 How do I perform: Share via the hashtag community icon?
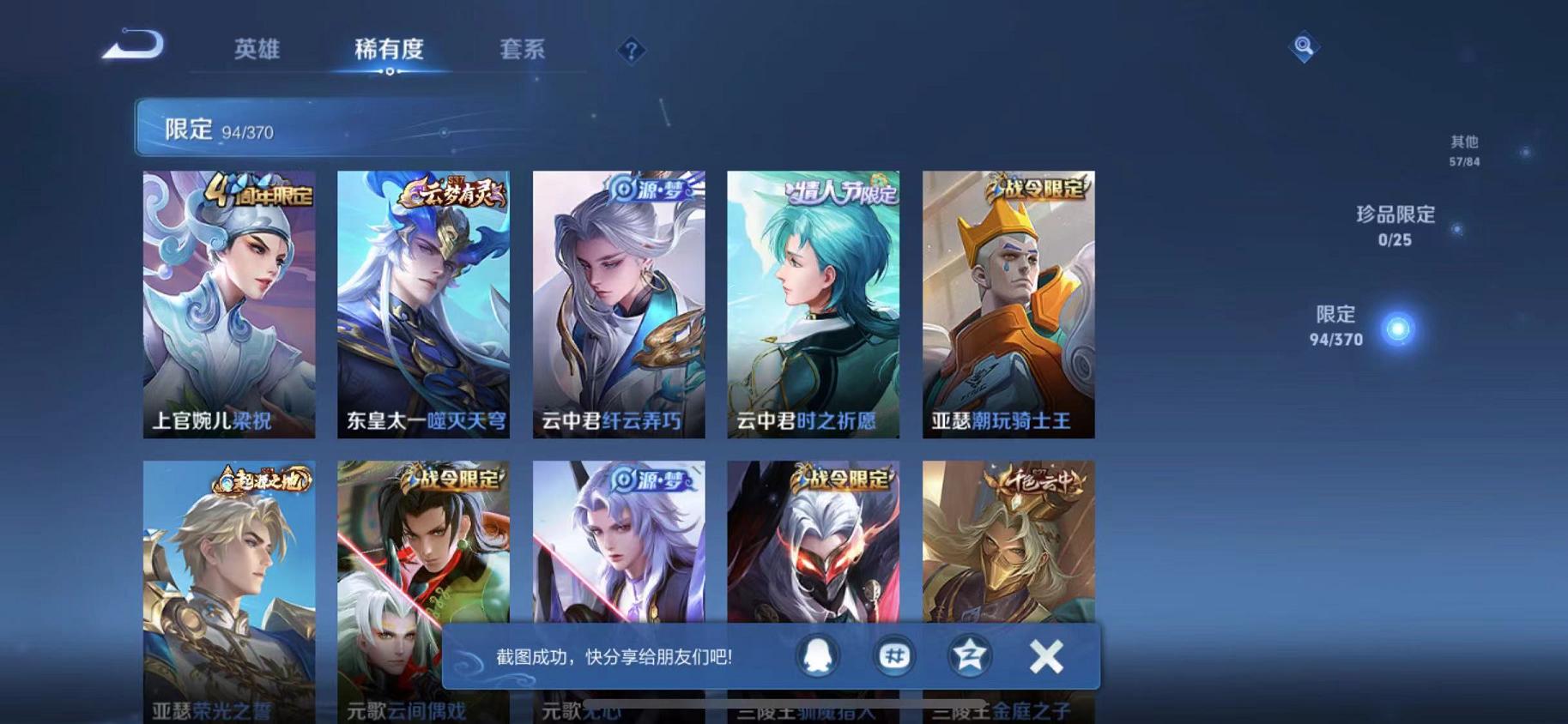893,655
